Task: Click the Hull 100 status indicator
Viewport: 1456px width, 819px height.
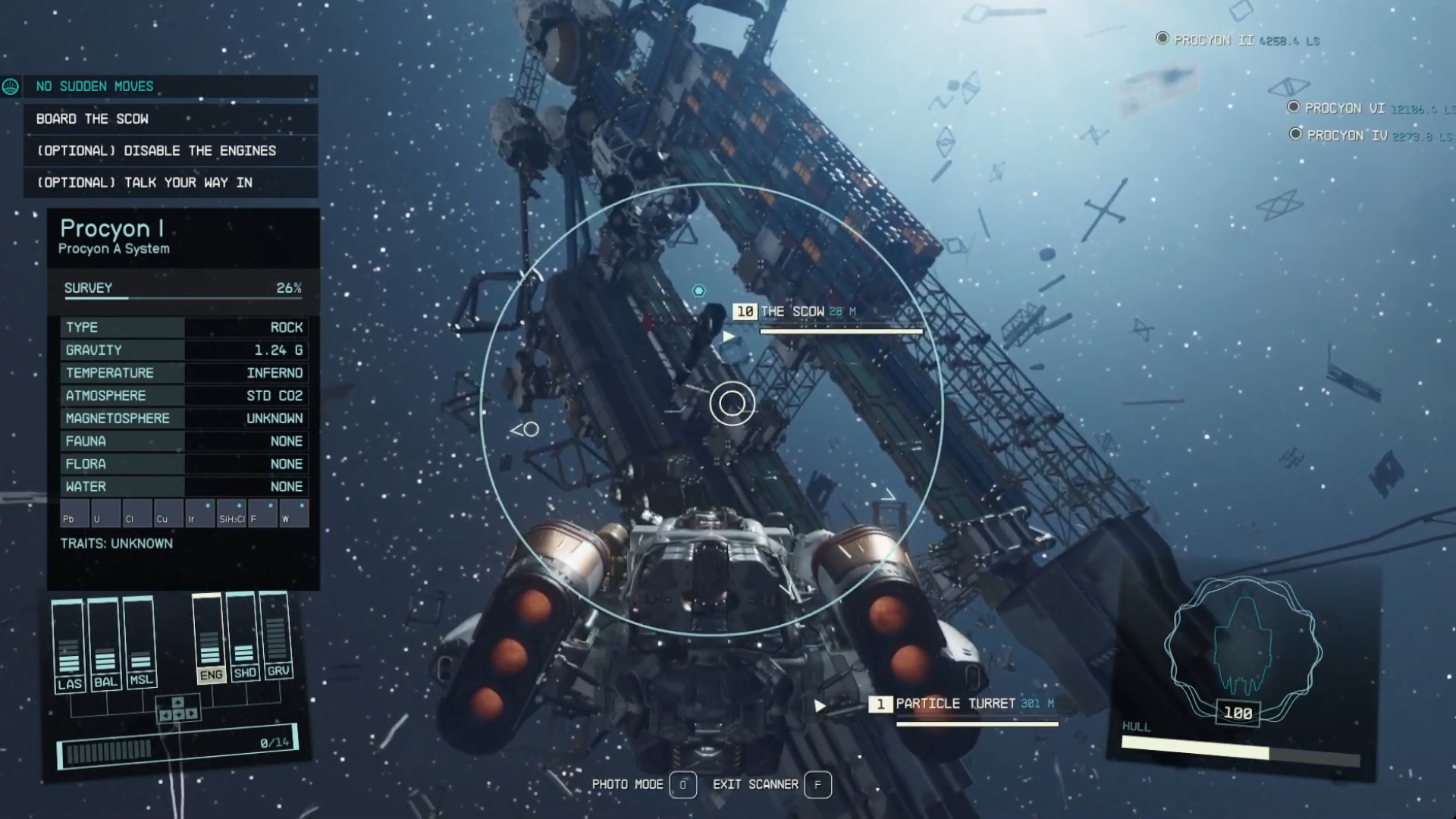Action: [x=1238, y=713]
